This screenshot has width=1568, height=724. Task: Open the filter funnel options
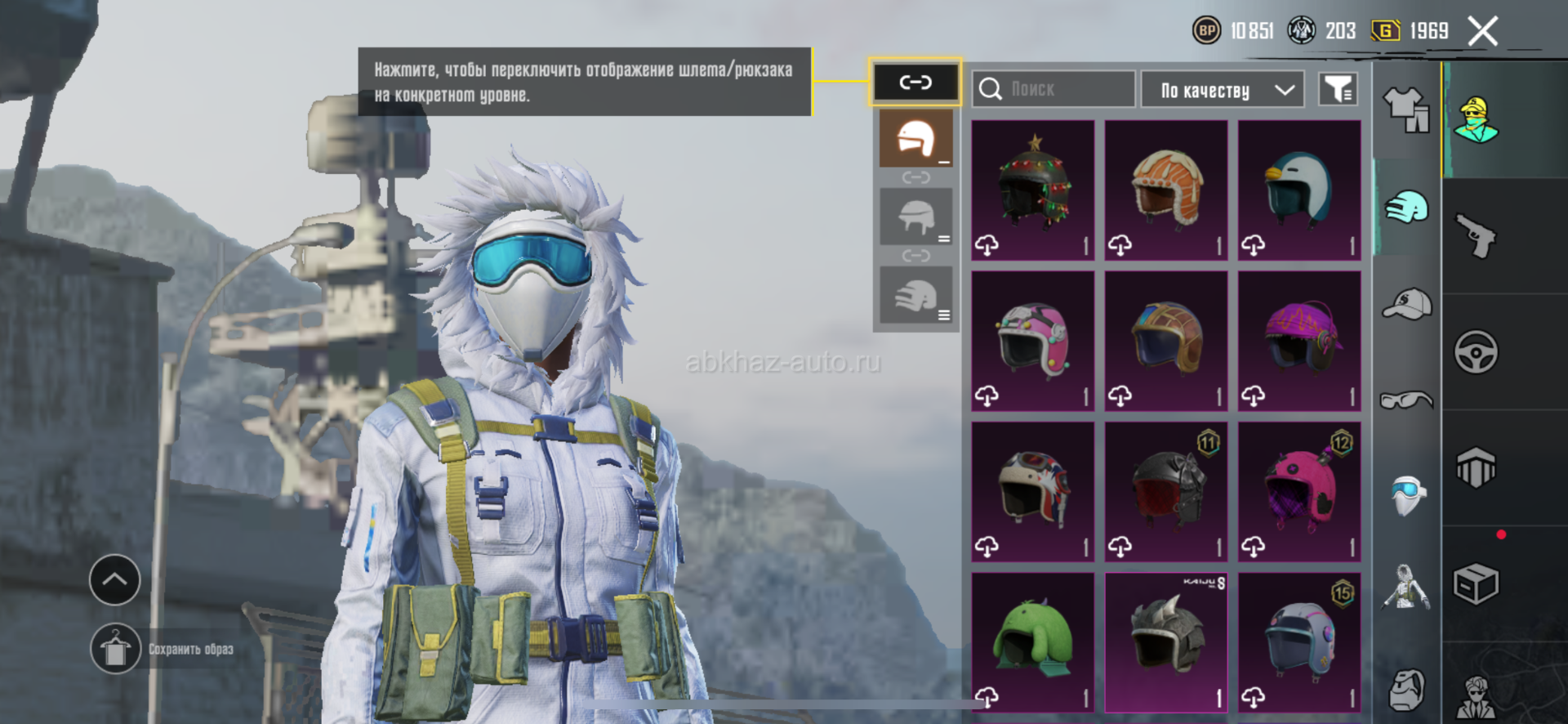1338,89
